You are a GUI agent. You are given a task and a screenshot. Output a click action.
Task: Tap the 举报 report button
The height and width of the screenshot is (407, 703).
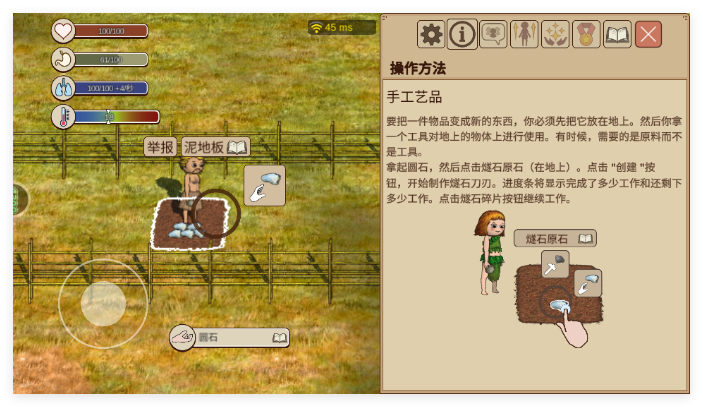(x=160, y=148)
